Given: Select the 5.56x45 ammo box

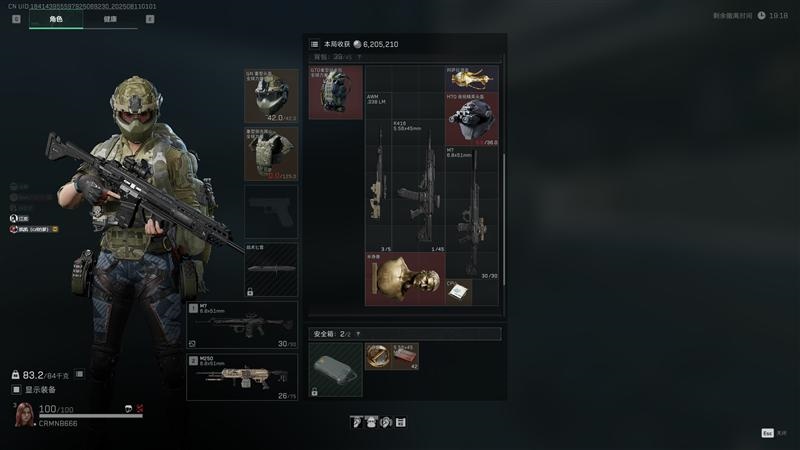Looking at the screenshot, I should [404, 355].
